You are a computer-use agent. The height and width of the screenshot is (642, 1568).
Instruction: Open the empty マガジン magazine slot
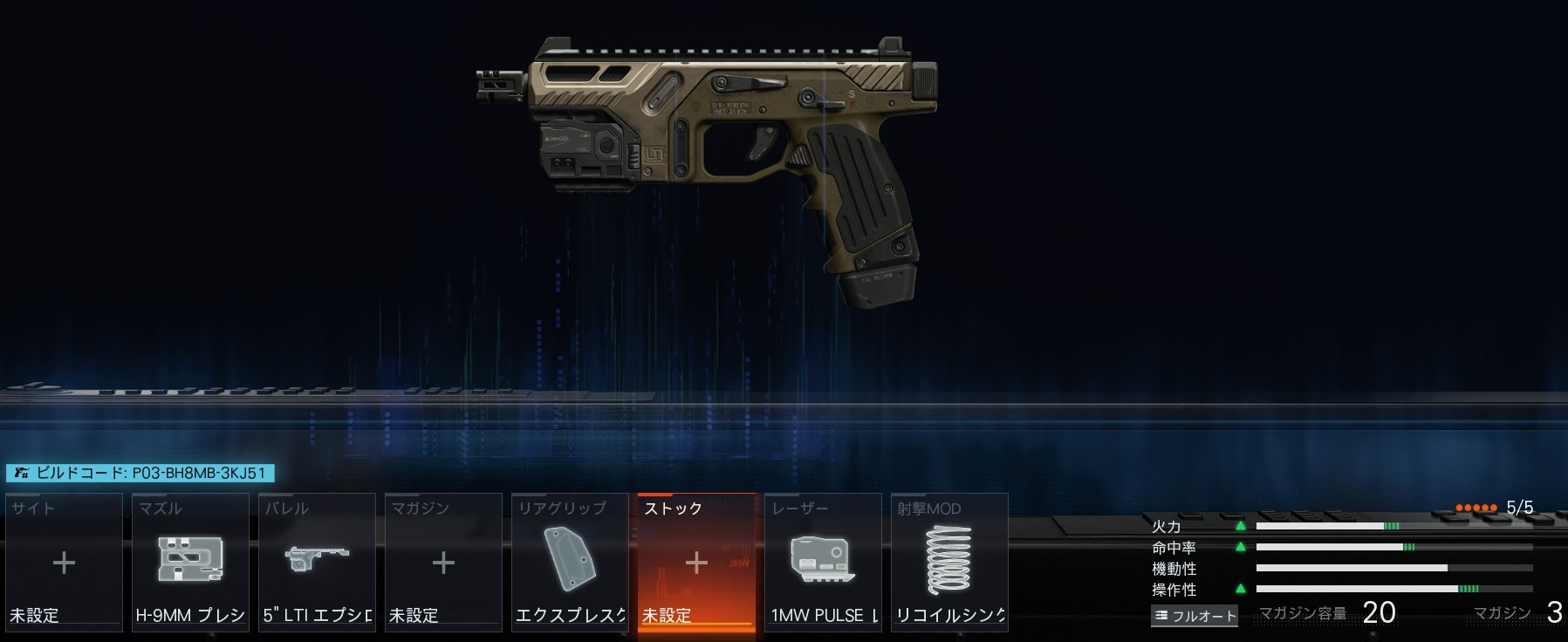pos(443,562)
